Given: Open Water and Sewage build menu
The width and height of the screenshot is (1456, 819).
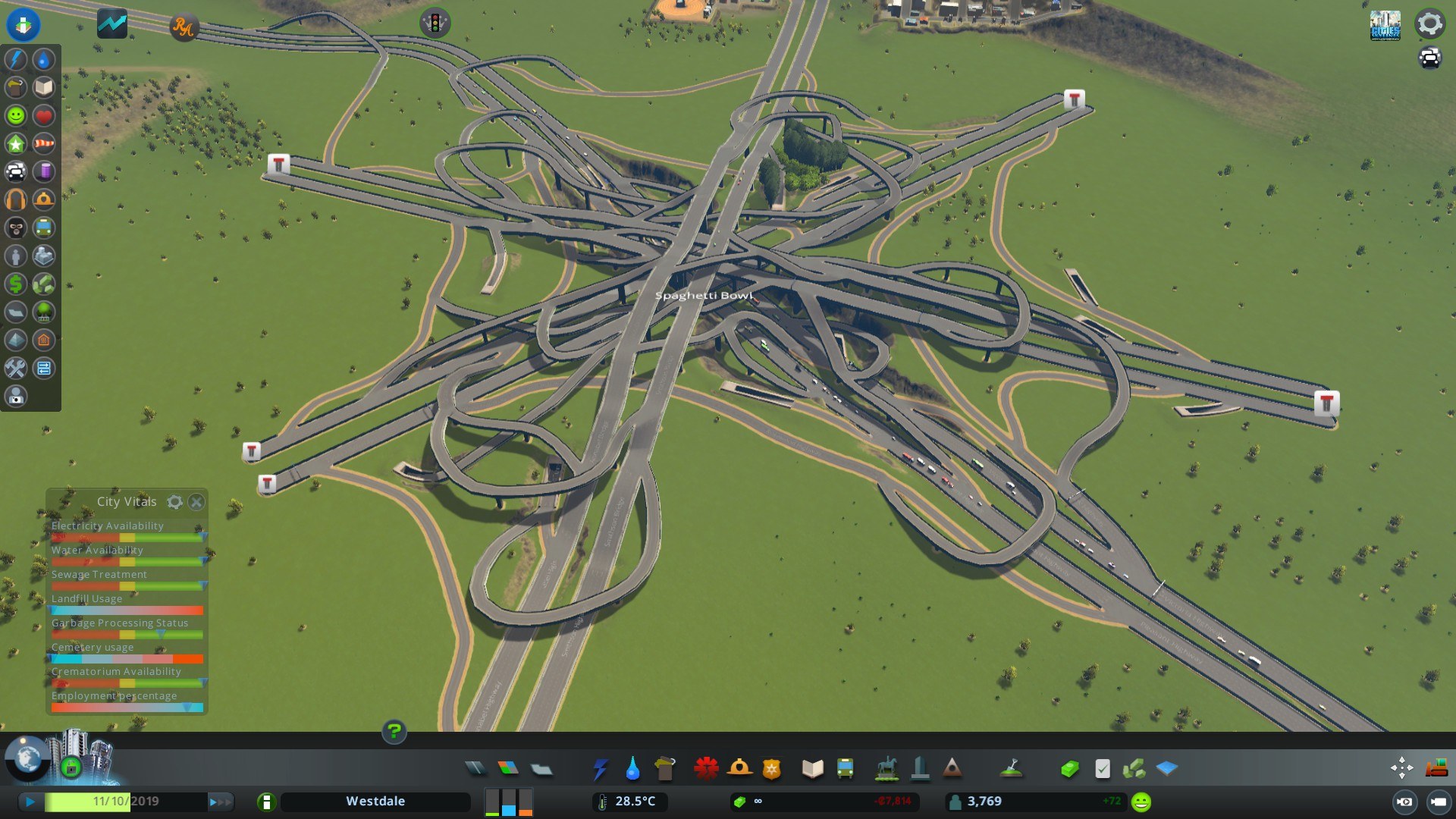Looking at the screenshot, I should [x=632, y=769].
